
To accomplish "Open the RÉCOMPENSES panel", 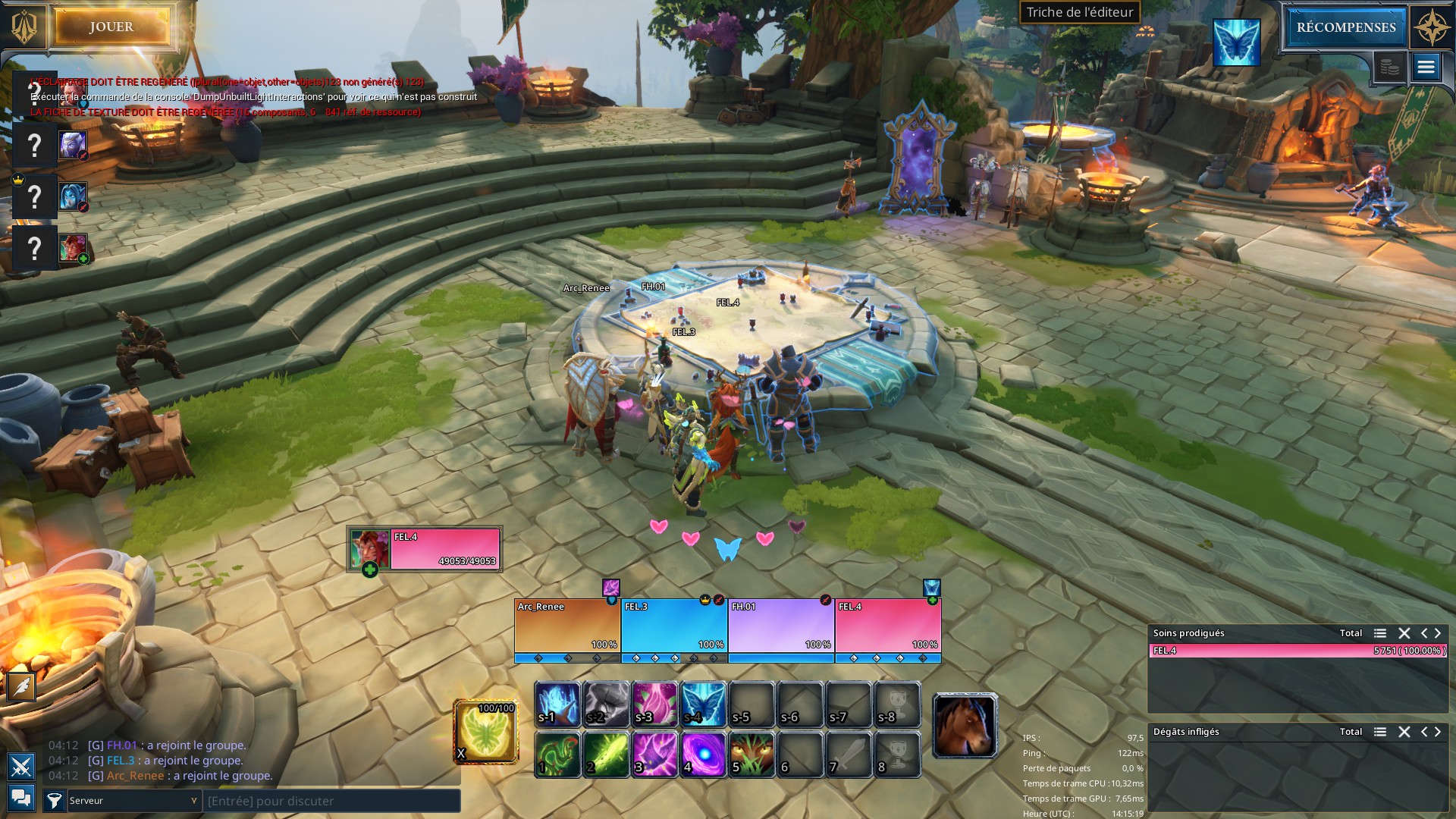I will coord(1345,27).
